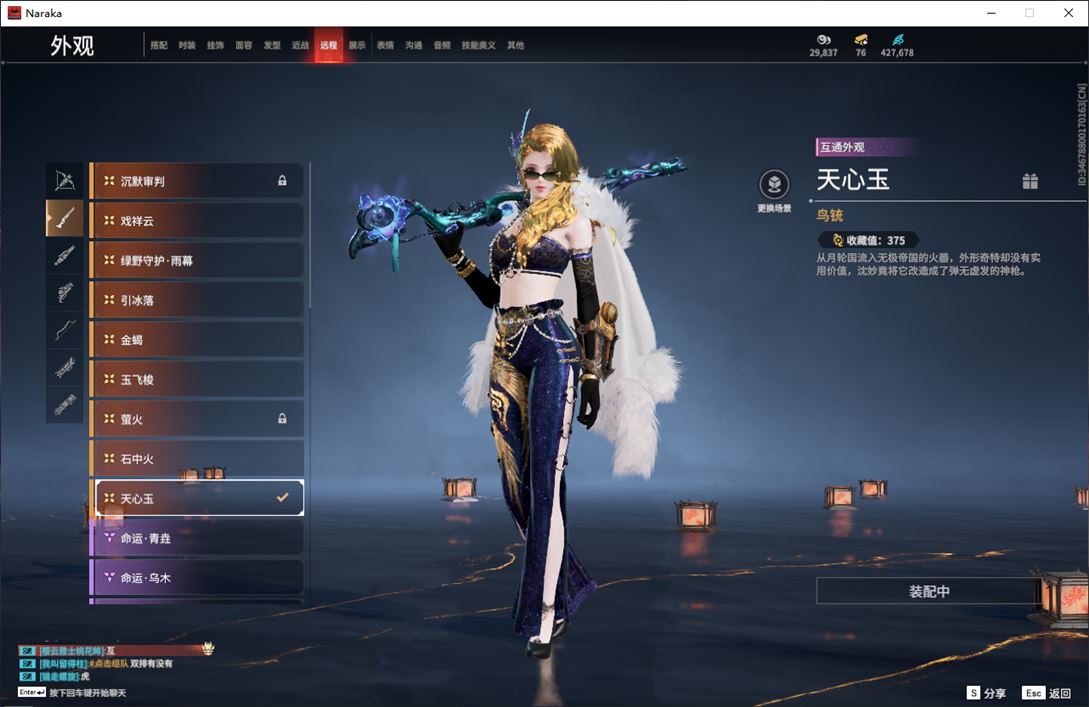Choose the bow weapon category icon

pos(65,180)
